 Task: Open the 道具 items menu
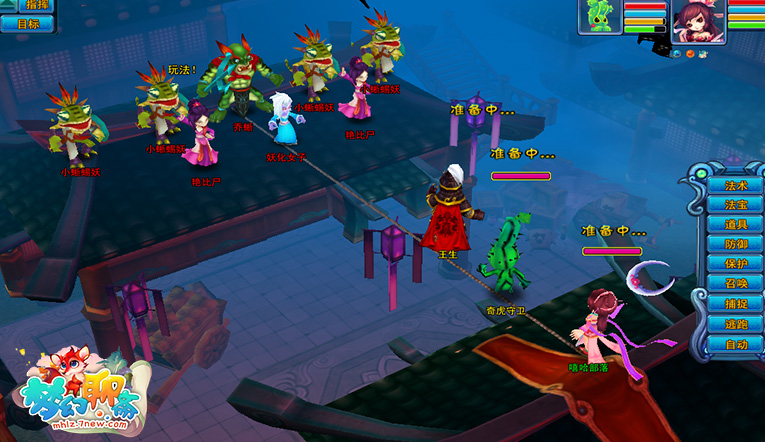(x=736, y=224)
